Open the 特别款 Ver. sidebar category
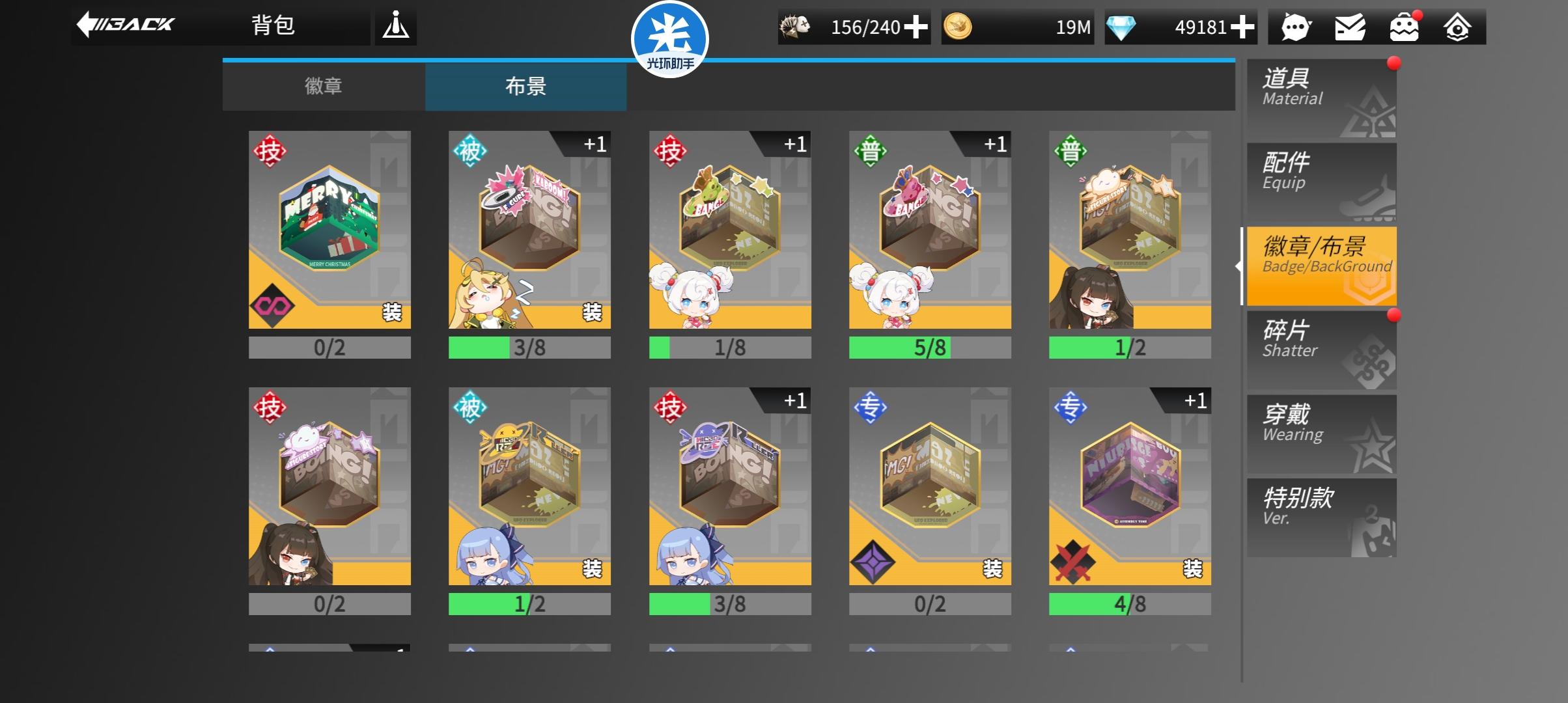 pyautogui.click(x=1322, y=517)
